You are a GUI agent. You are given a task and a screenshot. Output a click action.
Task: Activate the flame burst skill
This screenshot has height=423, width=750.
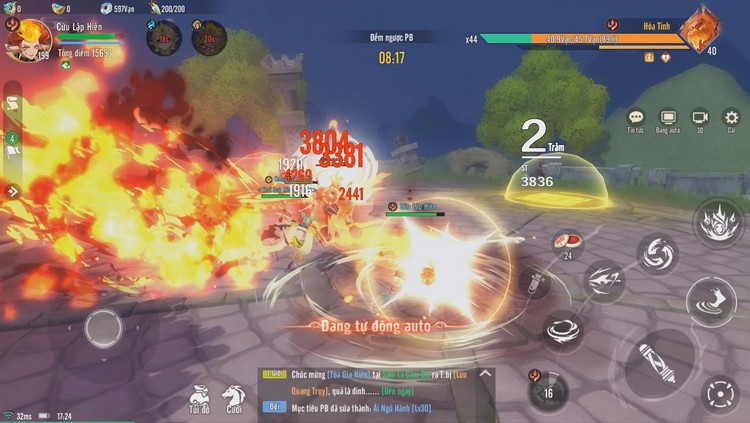point(716,222)
